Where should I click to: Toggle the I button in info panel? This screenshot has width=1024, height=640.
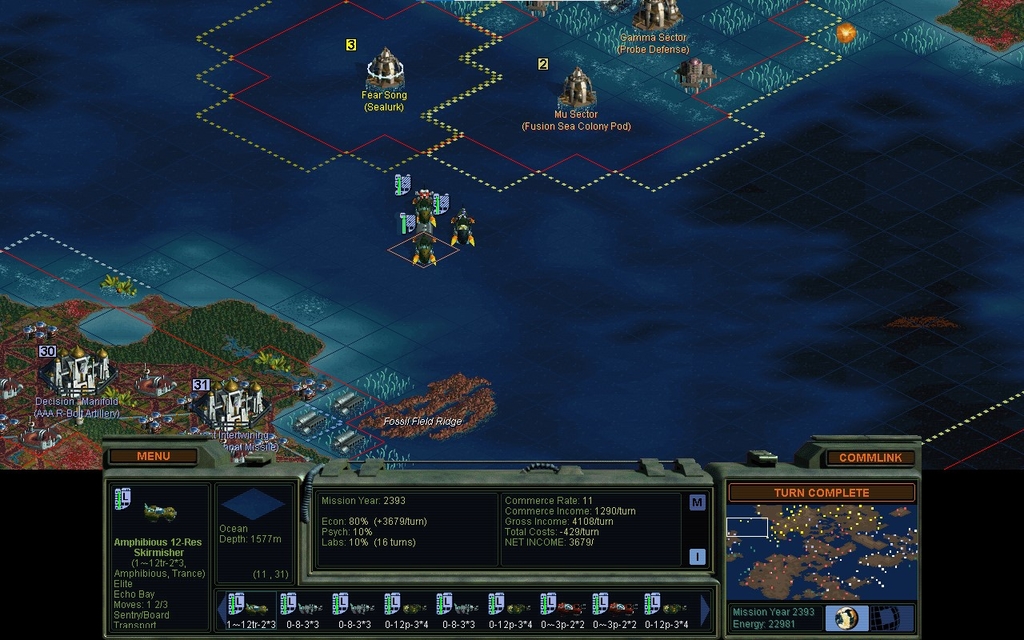click(697, 557)
